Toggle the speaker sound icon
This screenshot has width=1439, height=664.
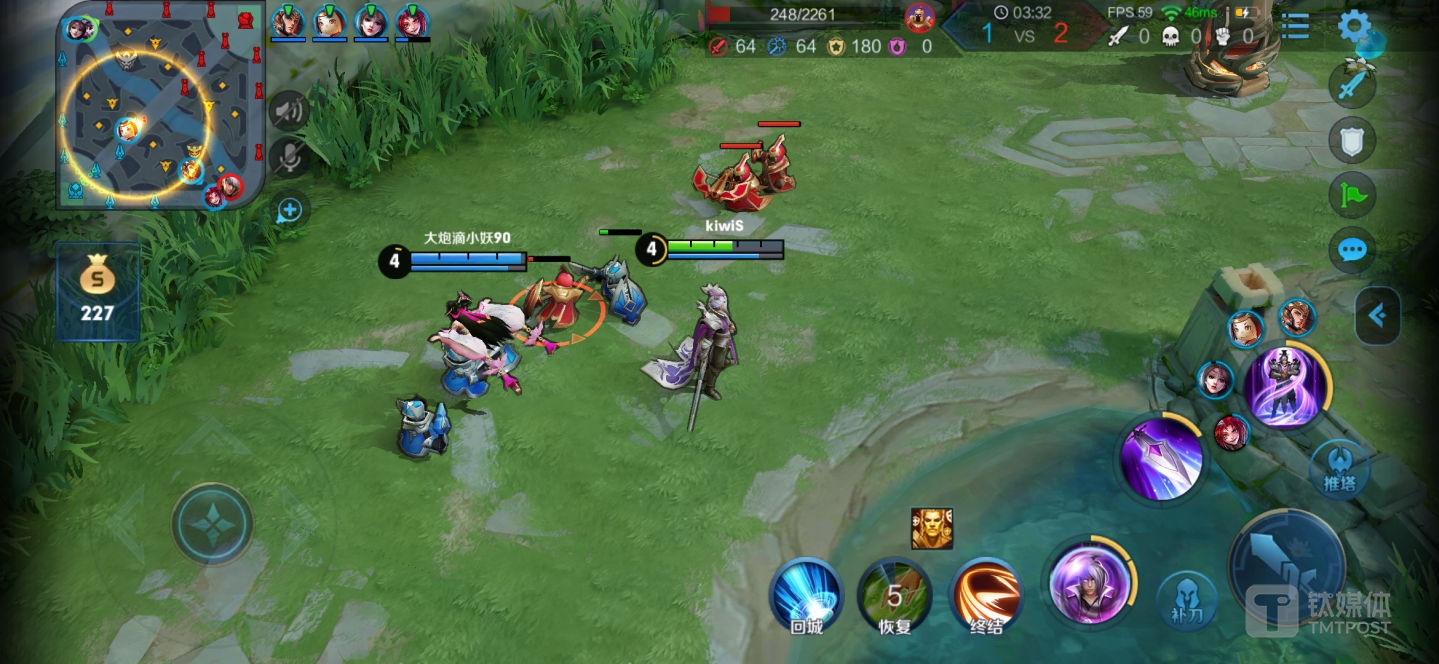289,110
